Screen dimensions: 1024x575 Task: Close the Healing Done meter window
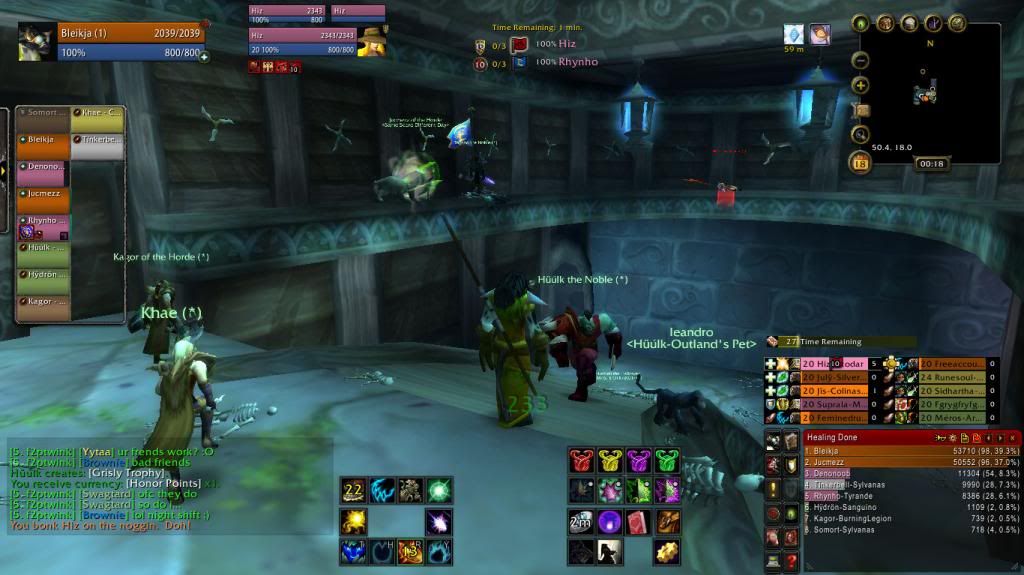[x=1014, y=438]
